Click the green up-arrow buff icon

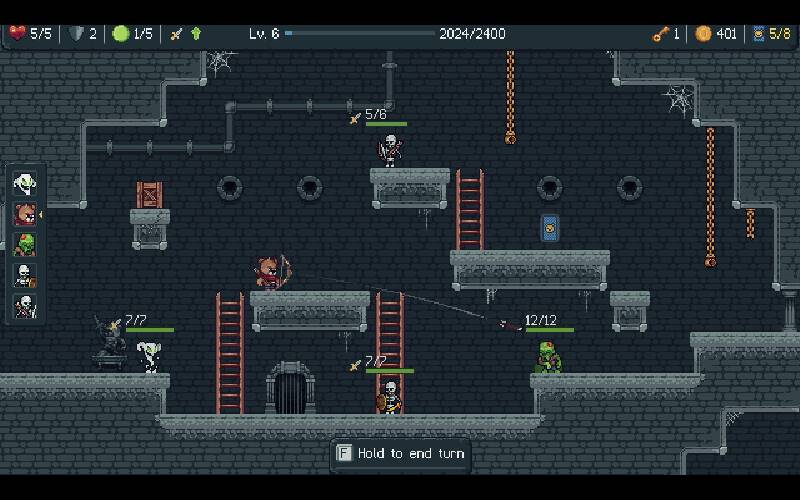point(196,34)
